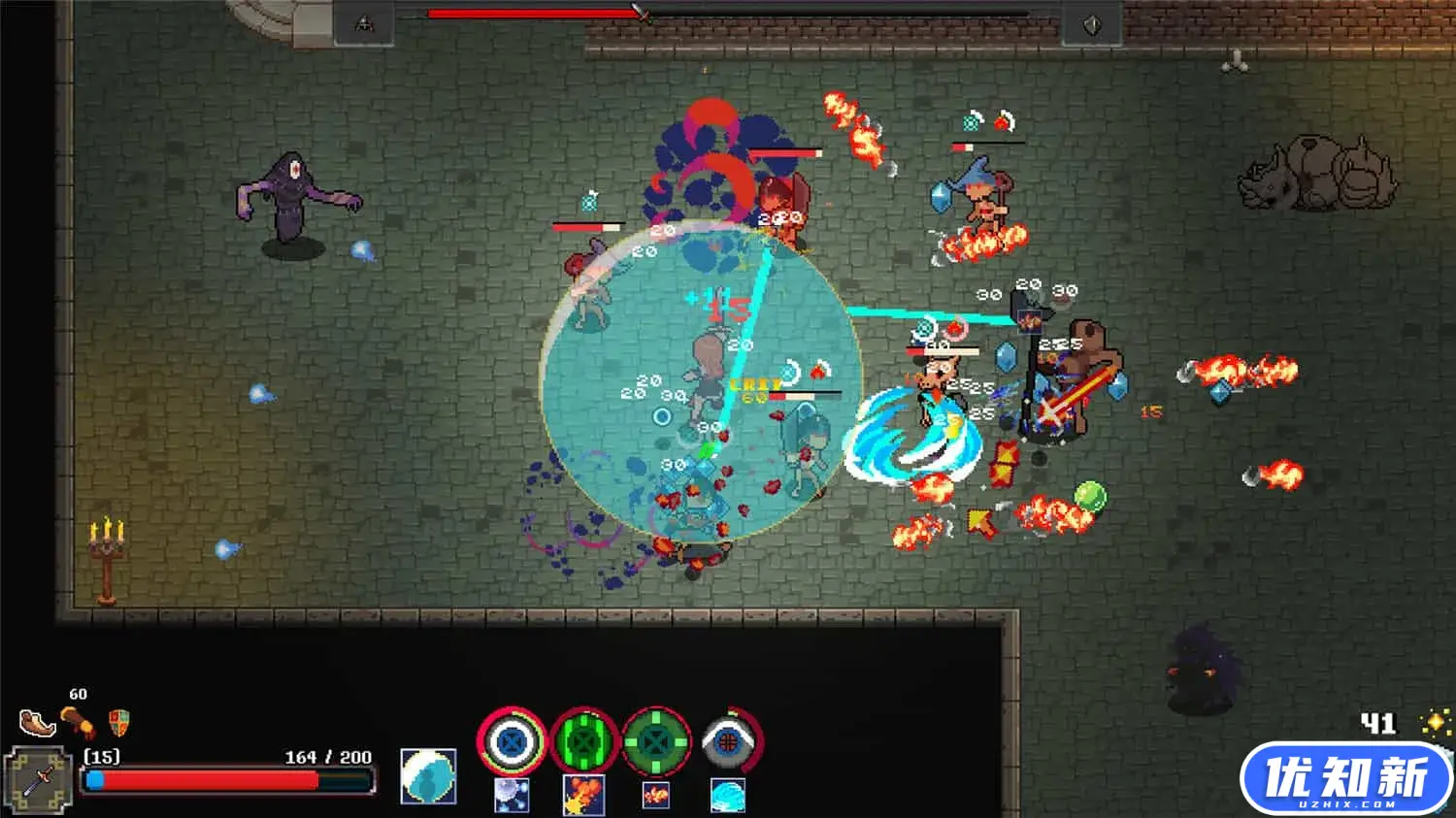Select the fiery gauntlet item icon
The image size is (1456, 818).
click(79, 722)
